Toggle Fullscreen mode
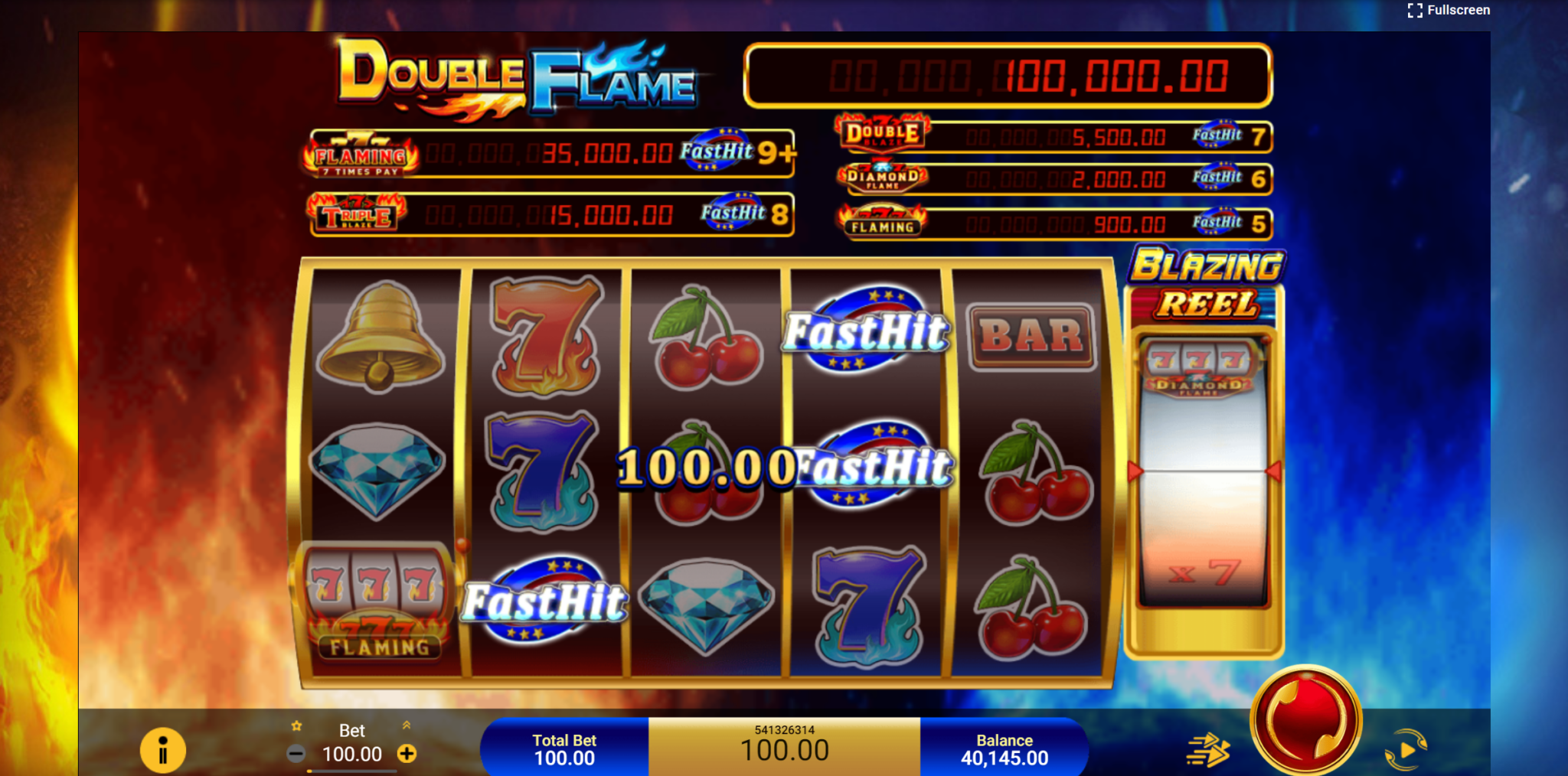 coord(1449,10)
